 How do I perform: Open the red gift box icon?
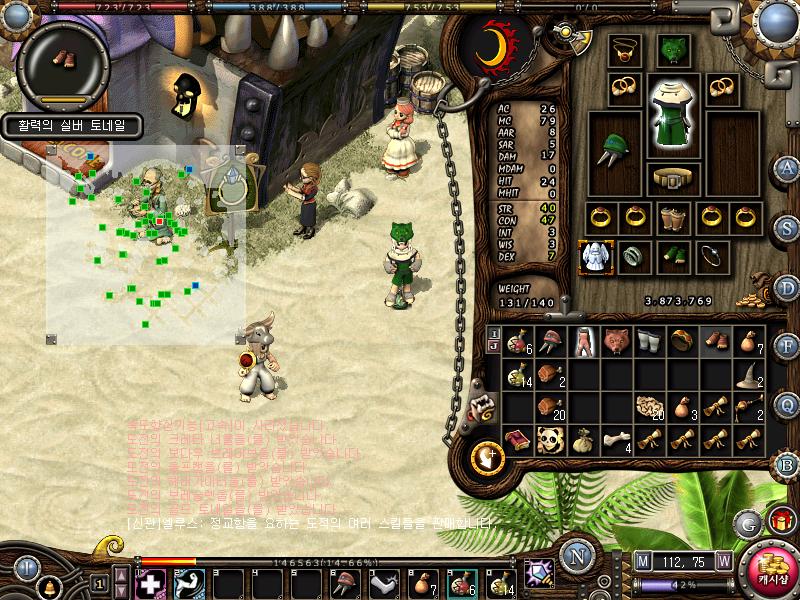(x=779, y=521)
